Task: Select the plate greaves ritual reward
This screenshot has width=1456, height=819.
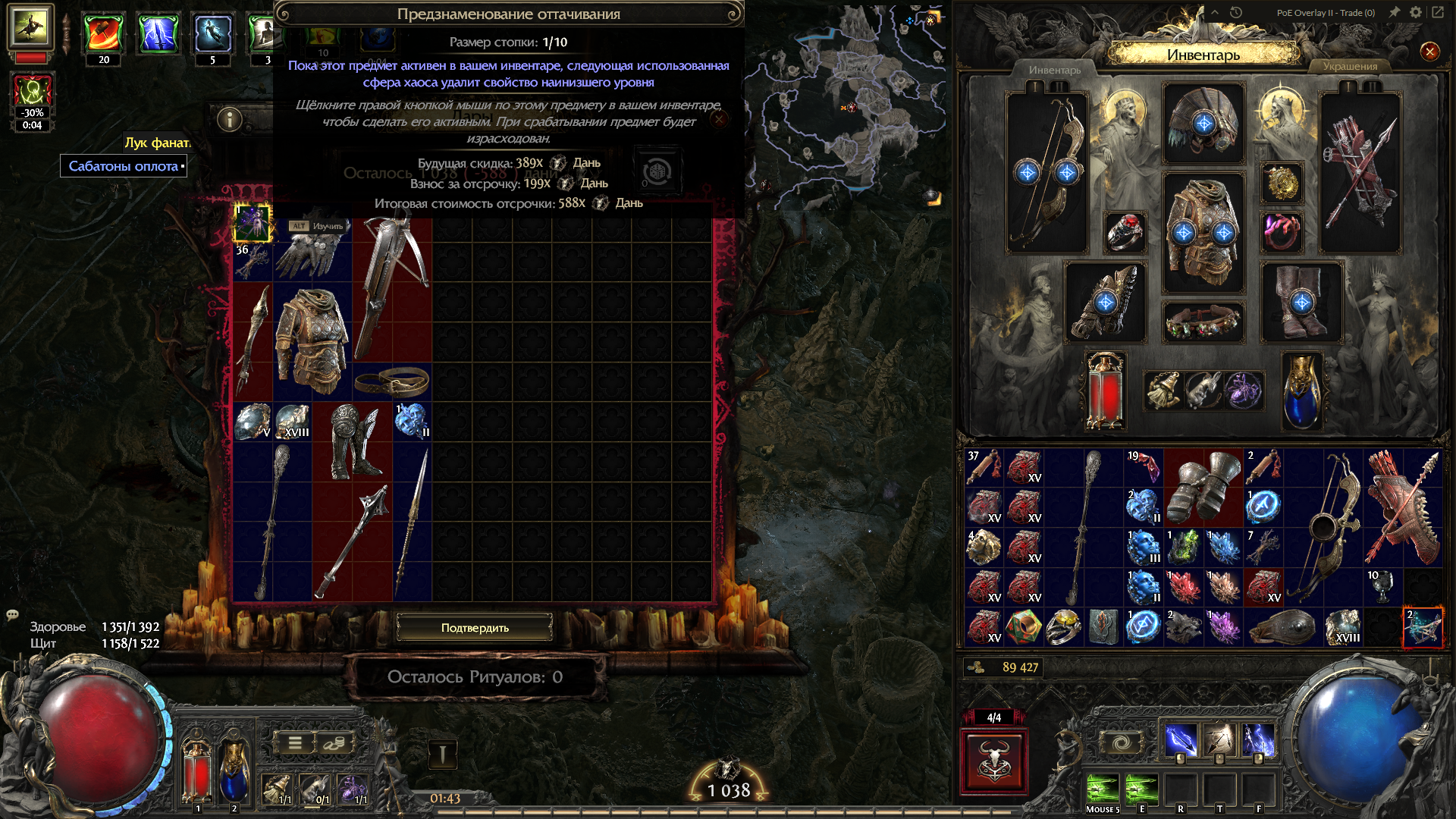Action: click(352, 441)
